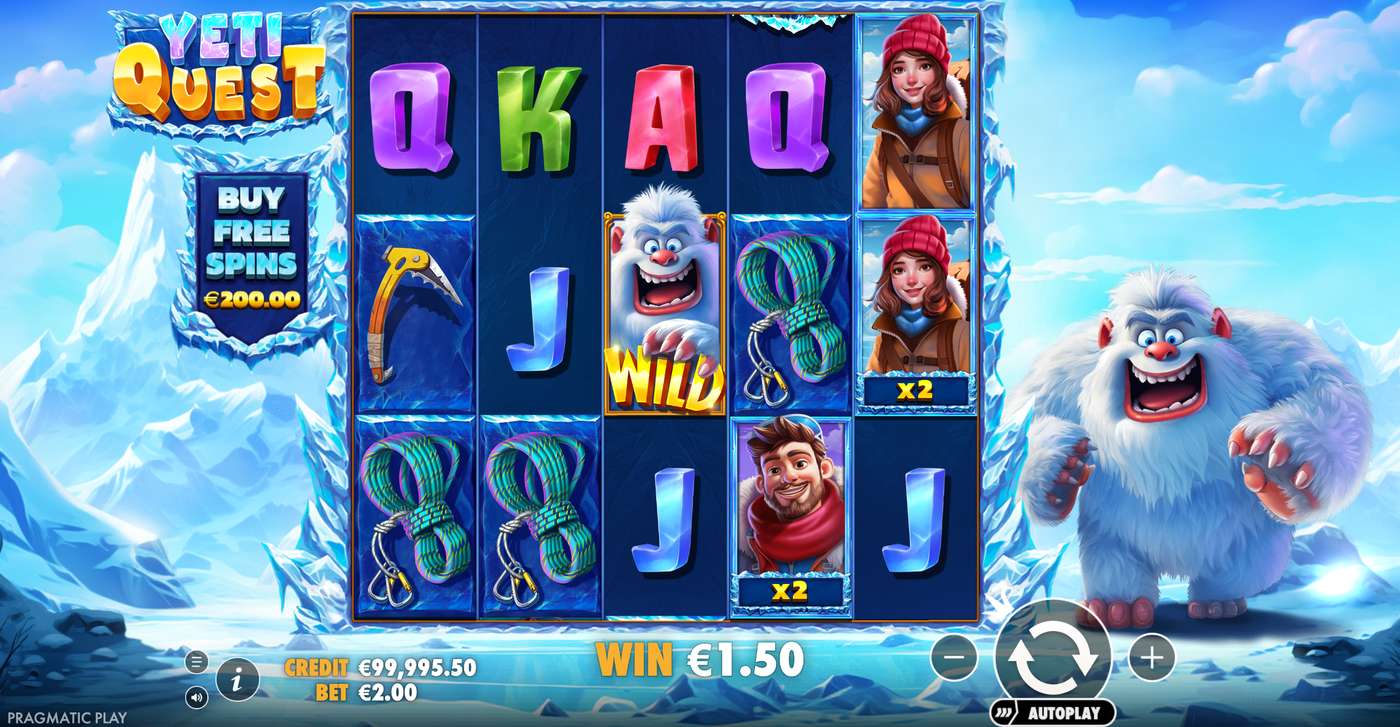Image resolution: width=1400 pixels, height=727 pixels.
Task: Start Autoplay
Action: point(1053,713)
